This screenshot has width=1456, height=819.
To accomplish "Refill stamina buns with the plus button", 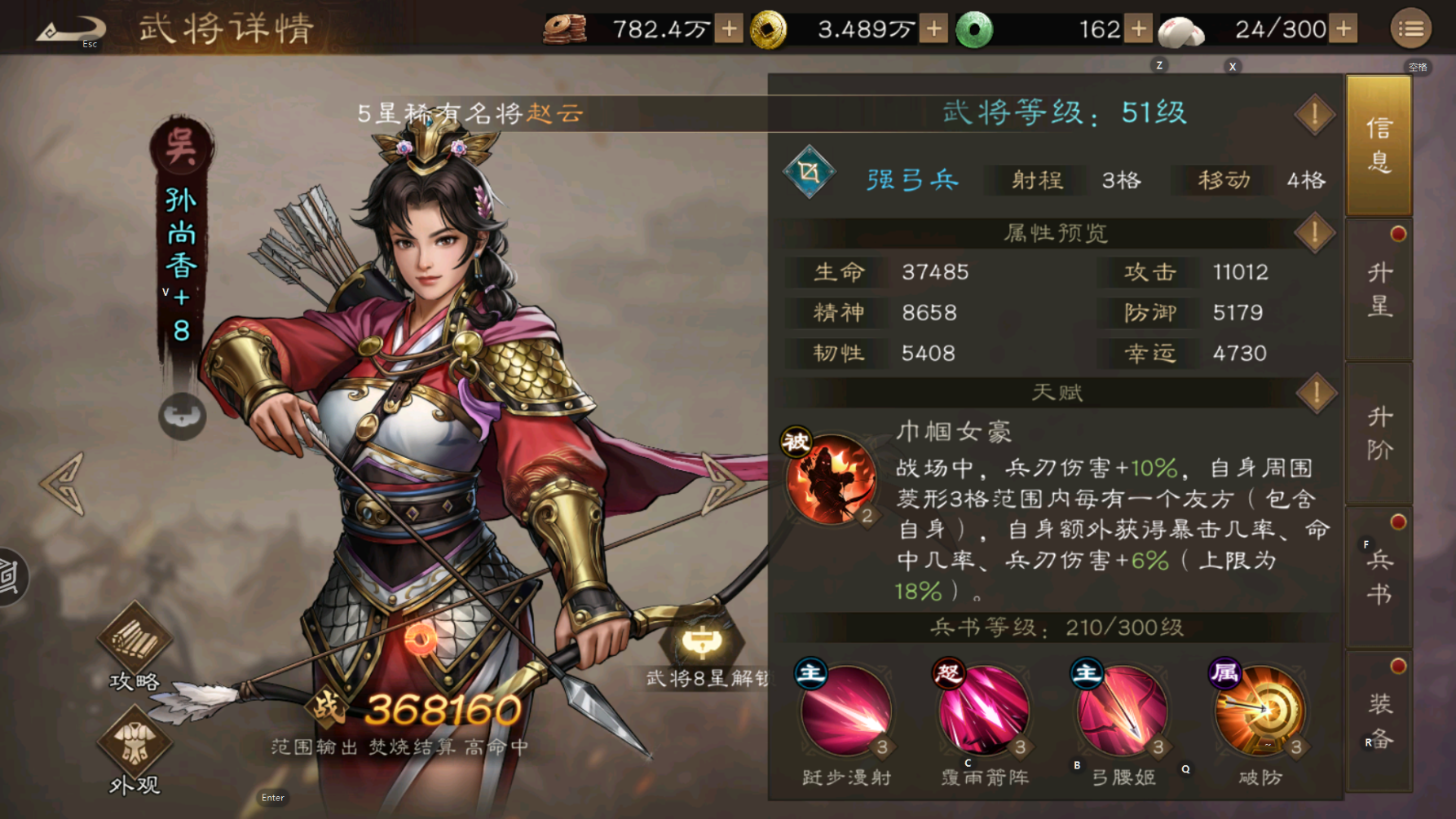I will coord(1343,29).
